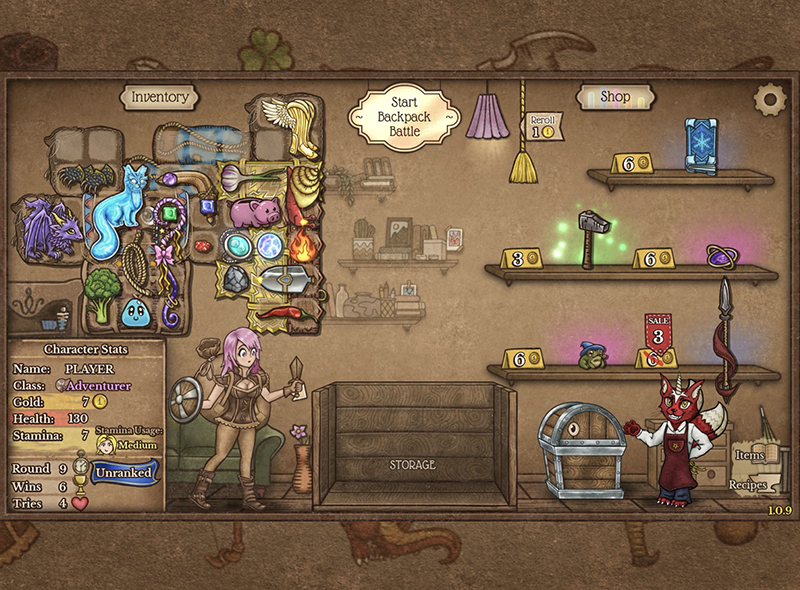800x590 pixels.
Task: Start the Backpack Battle
Action: coord(402,118)
